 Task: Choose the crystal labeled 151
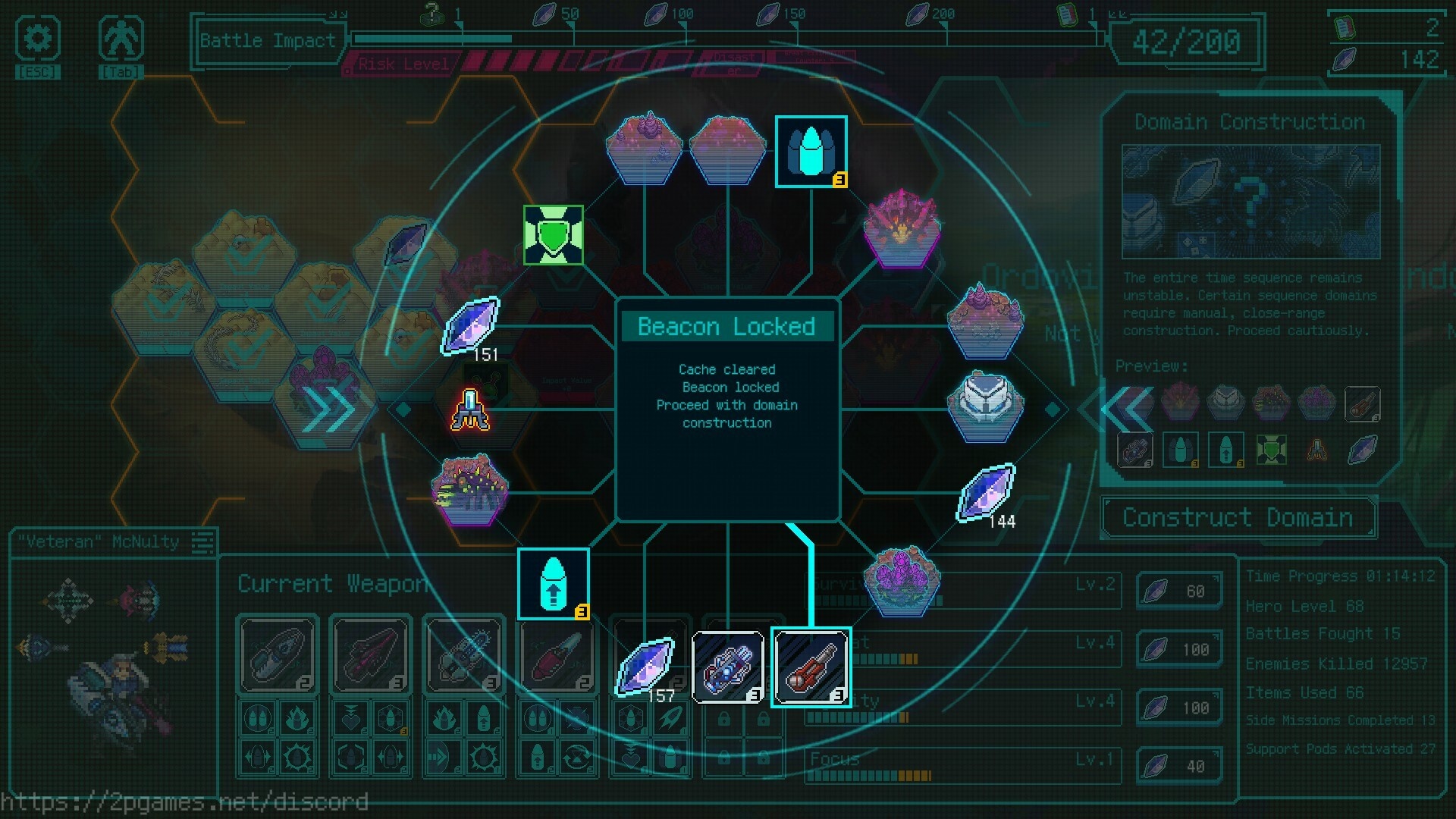pos(471,326)
